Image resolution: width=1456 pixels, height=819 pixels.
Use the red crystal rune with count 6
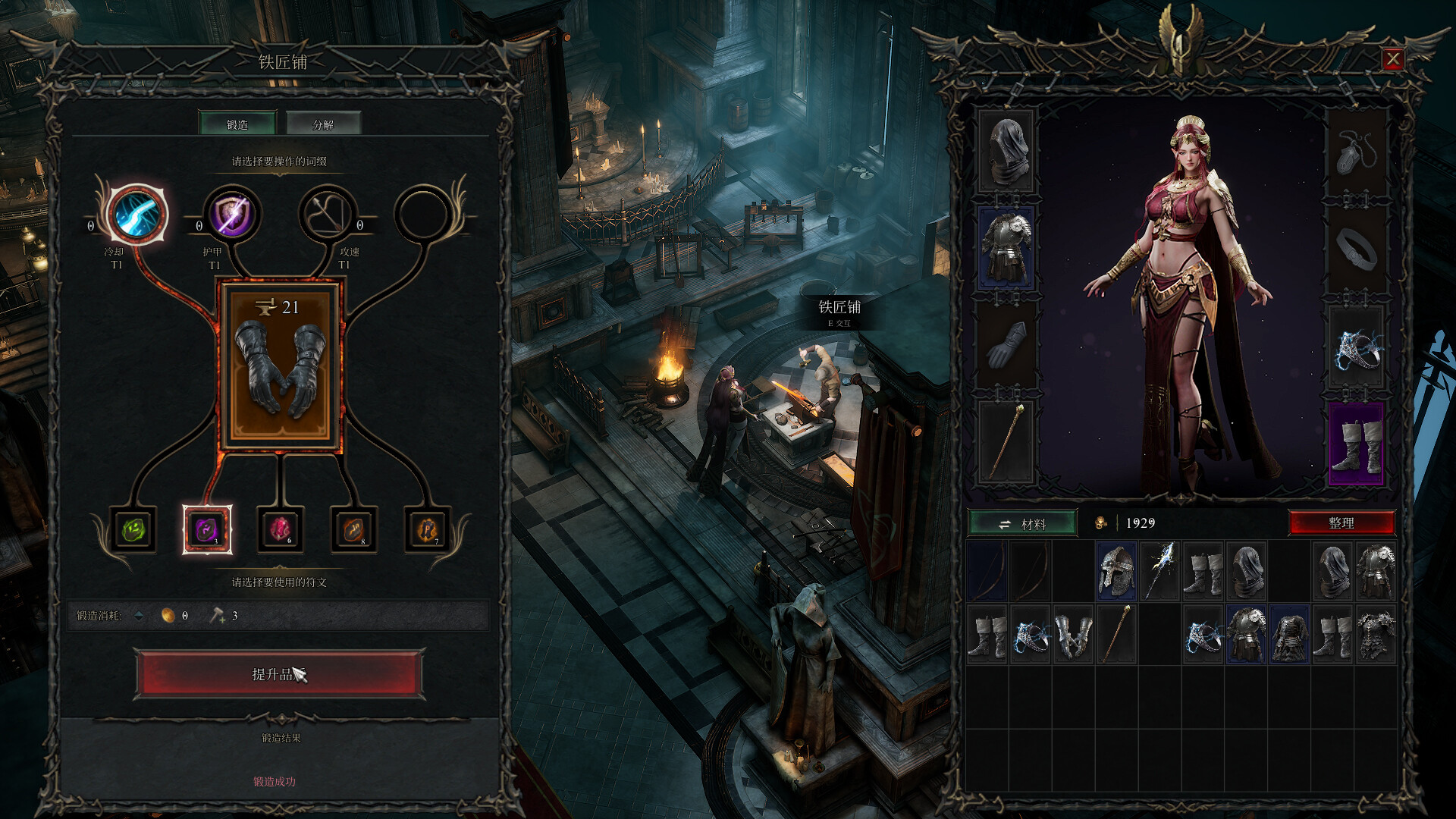tap(280, 529)
